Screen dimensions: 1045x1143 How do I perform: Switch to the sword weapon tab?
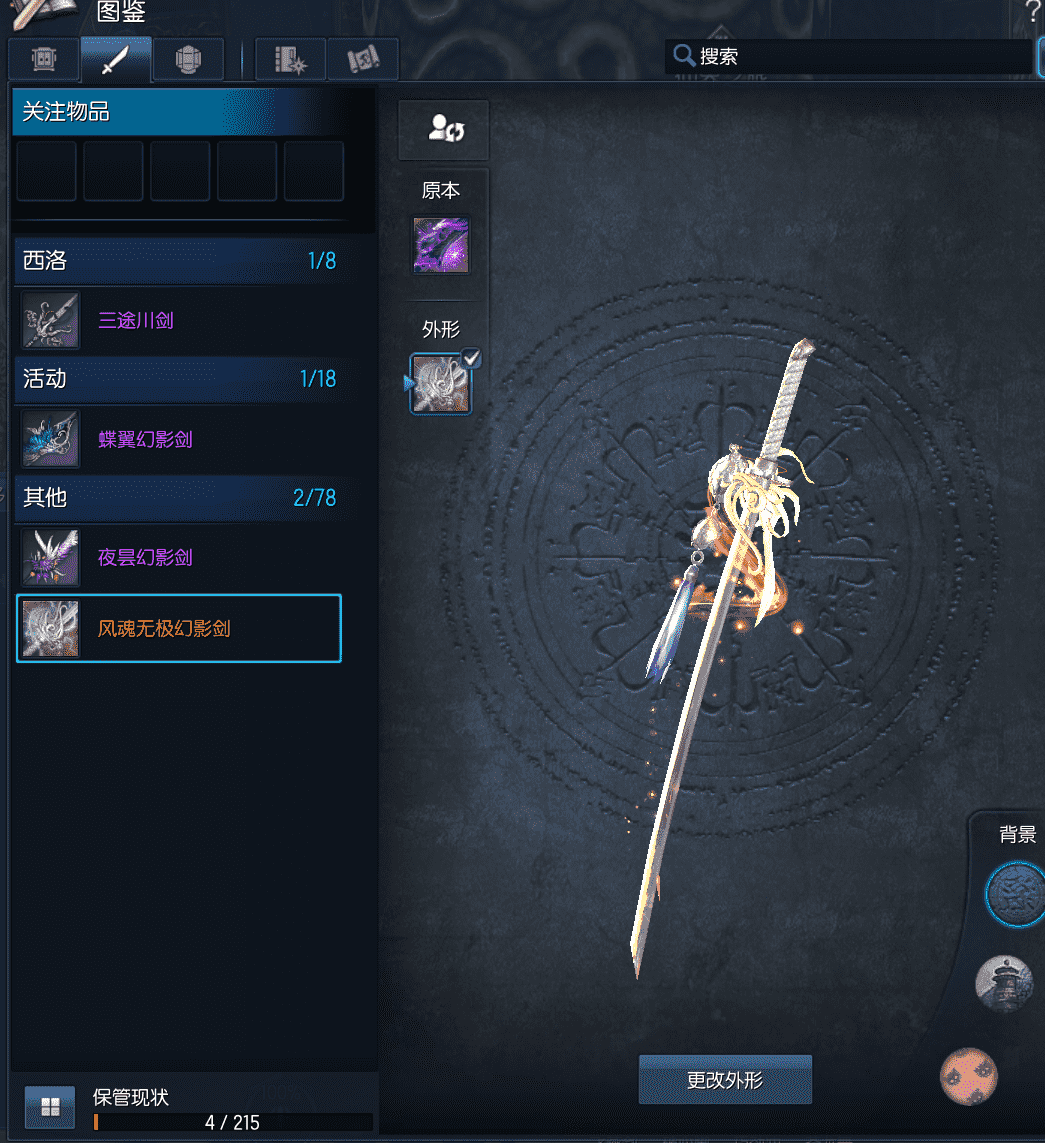[x=116, y=60]
